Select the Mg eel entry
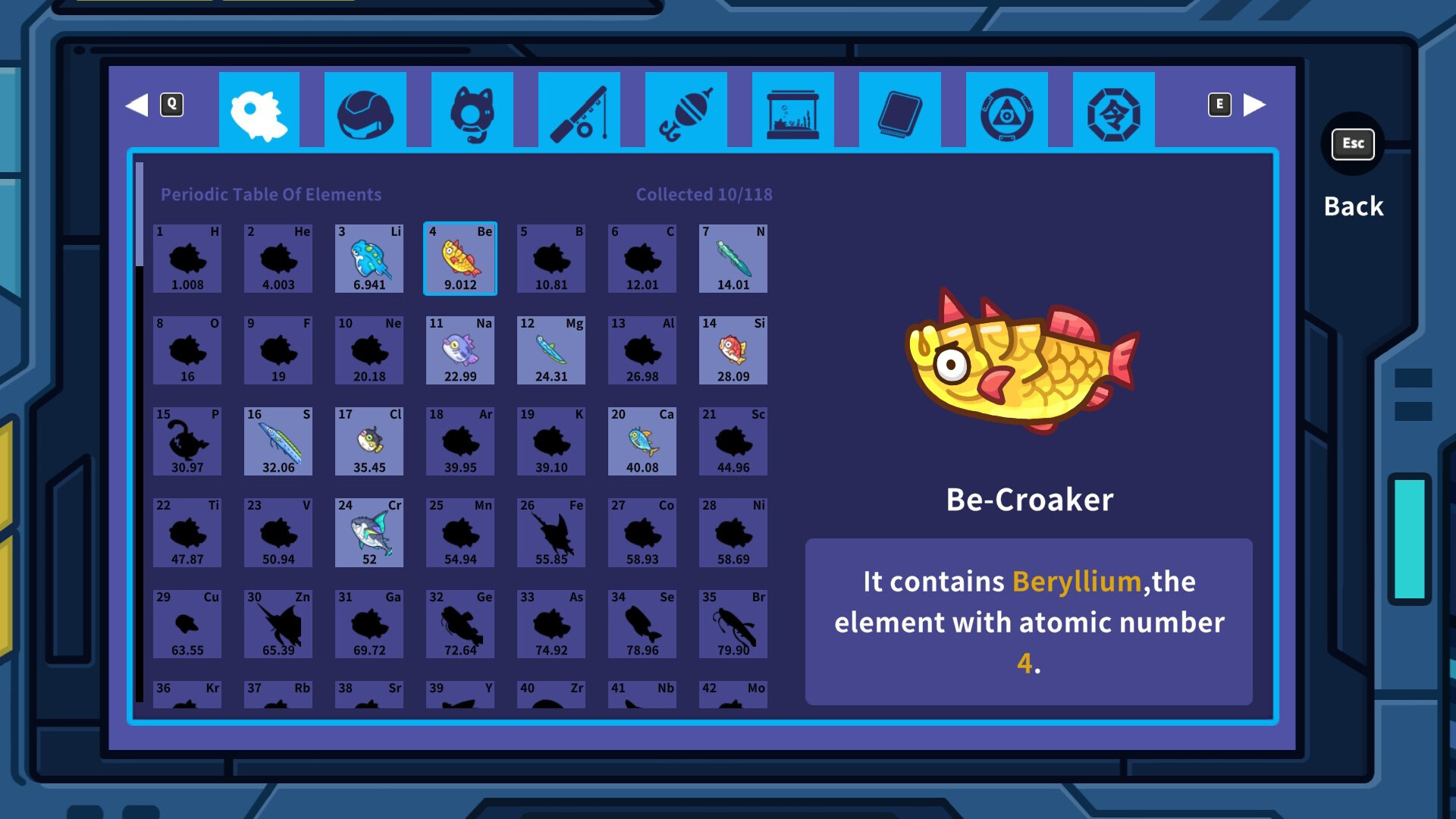 pyautogui.click(x=551, y=350)
